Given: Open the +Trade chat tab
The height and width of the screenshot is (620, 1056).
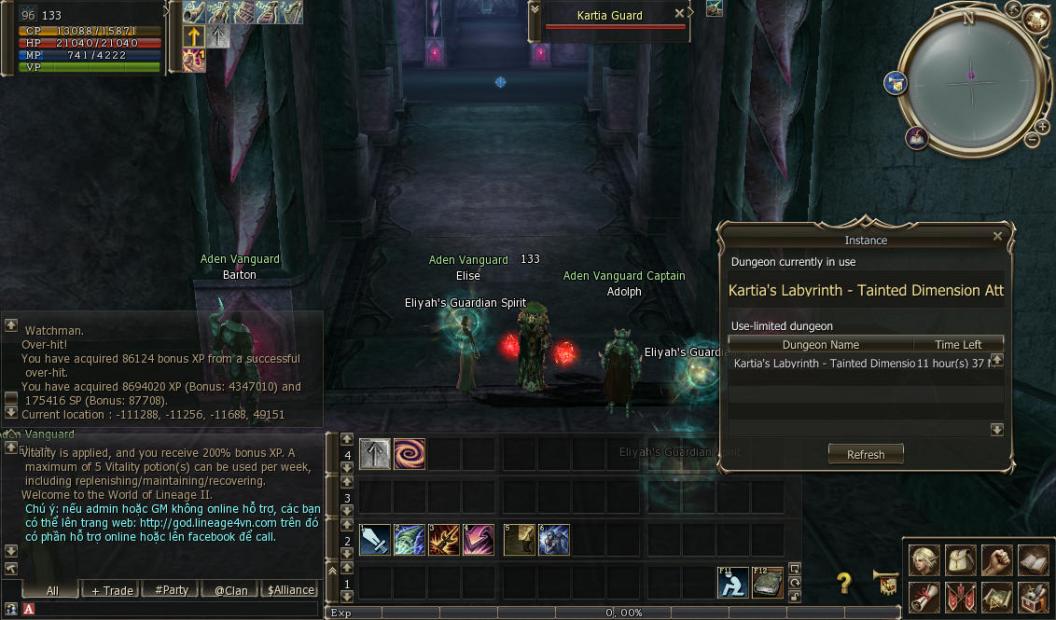Looking at the screenshot, I should tap(112, 590).
